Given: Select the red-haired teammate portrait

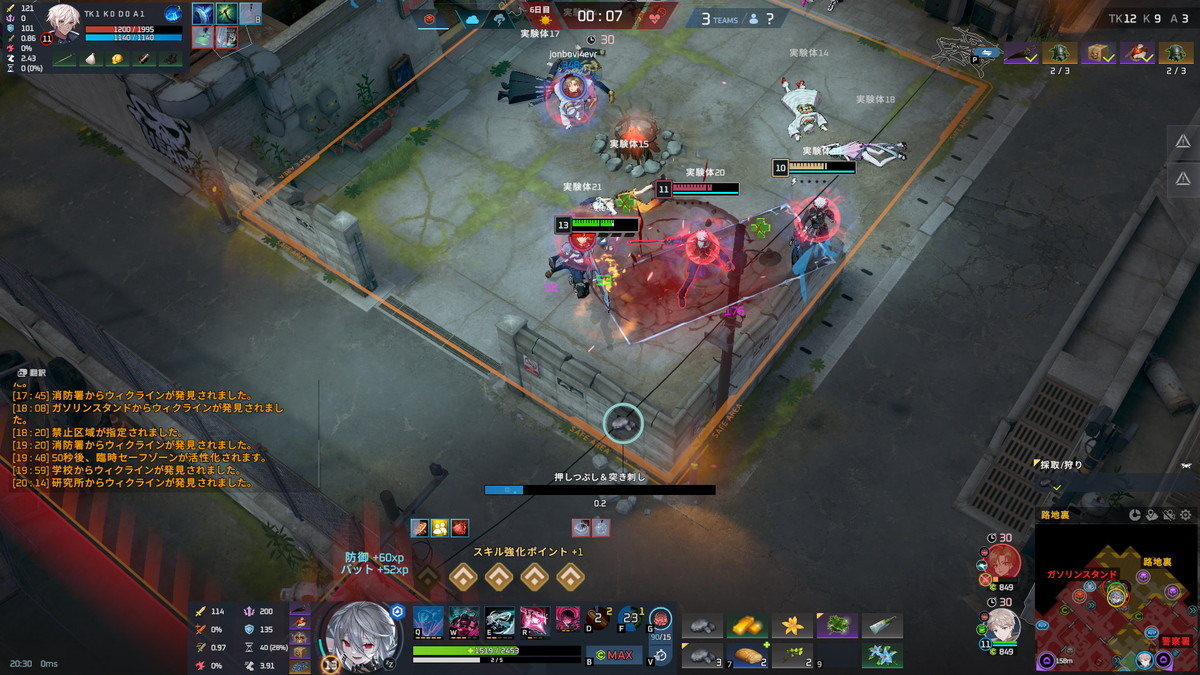Looking at the screenshot, I should tap(1005, 562).
